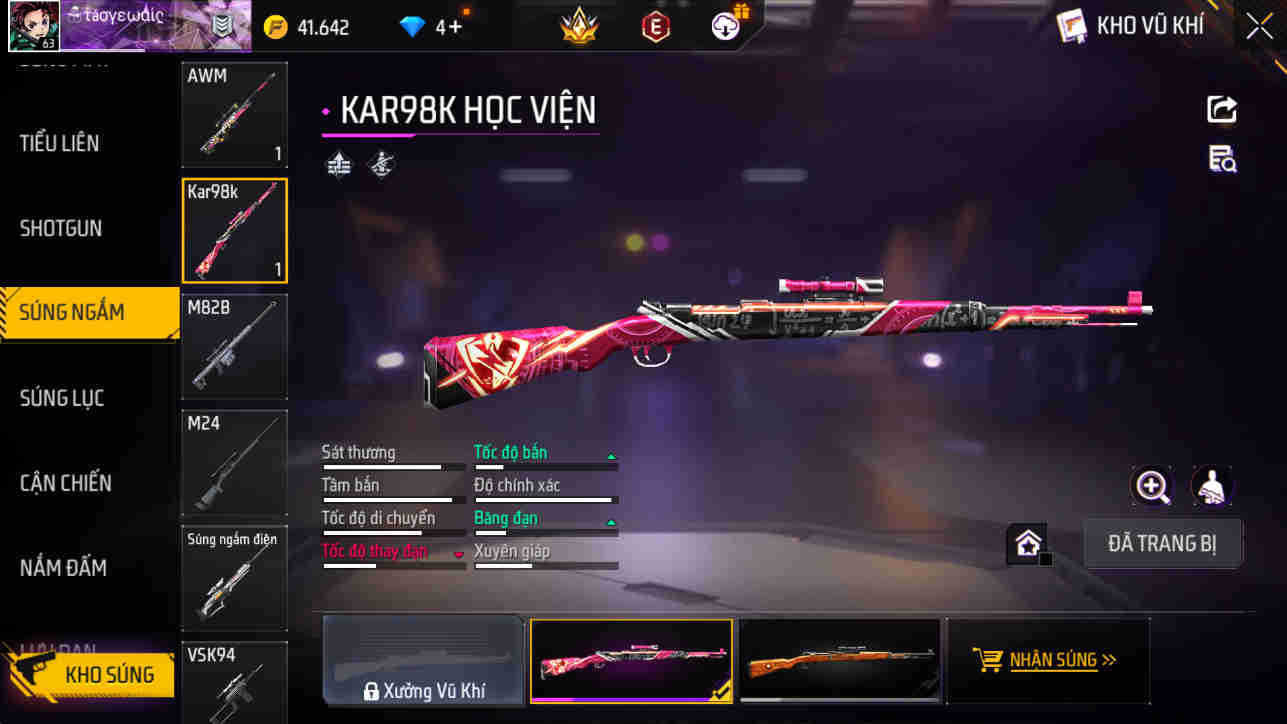The image size is (1287, 724).
Task: Open the share icon near Kho Vũ Khí
Action: [1221, 110]
